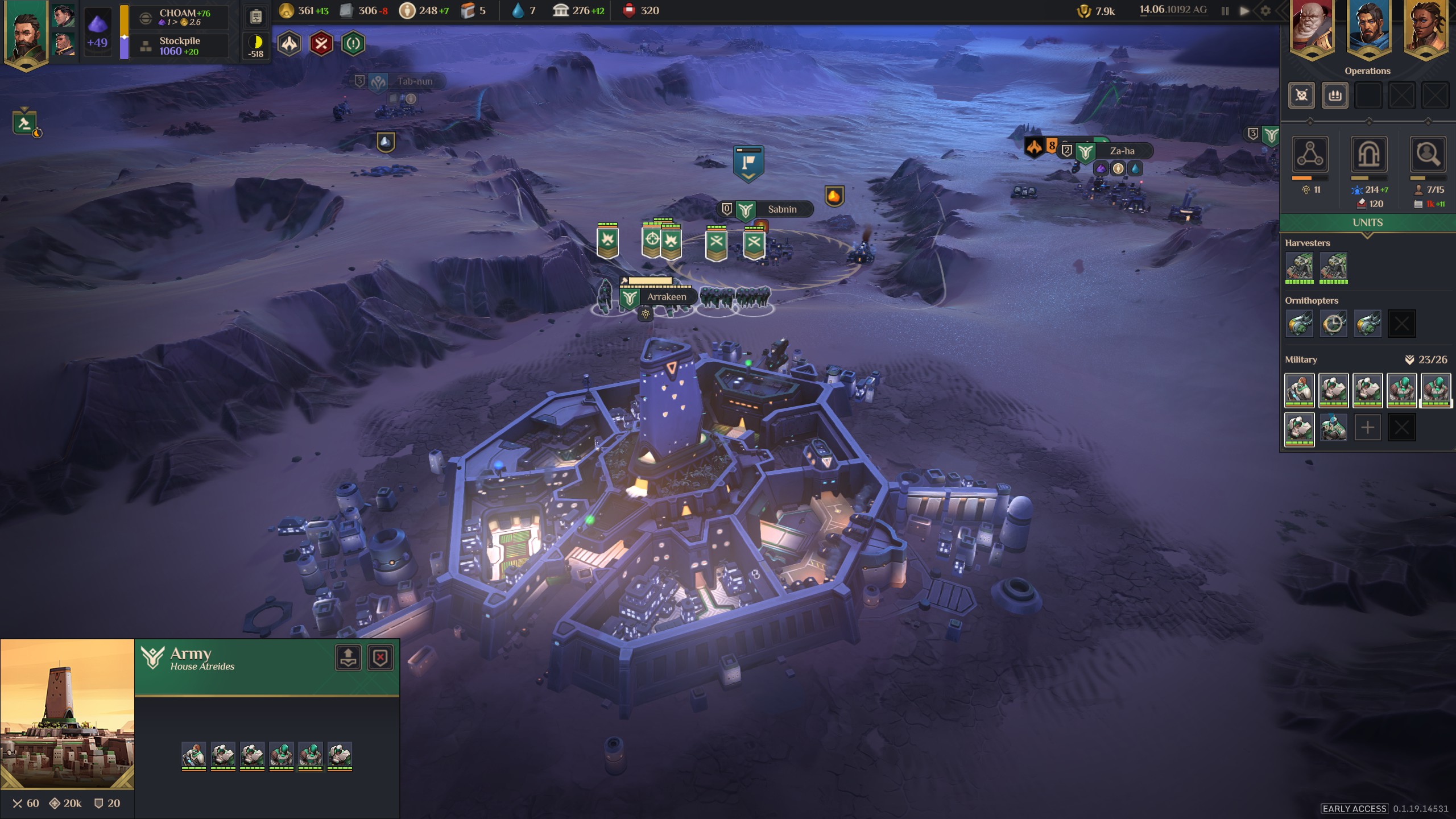Select the ornithopter with the clock overlay
The width and height of the screenshot is (1456, 819).
point(1333,324)
